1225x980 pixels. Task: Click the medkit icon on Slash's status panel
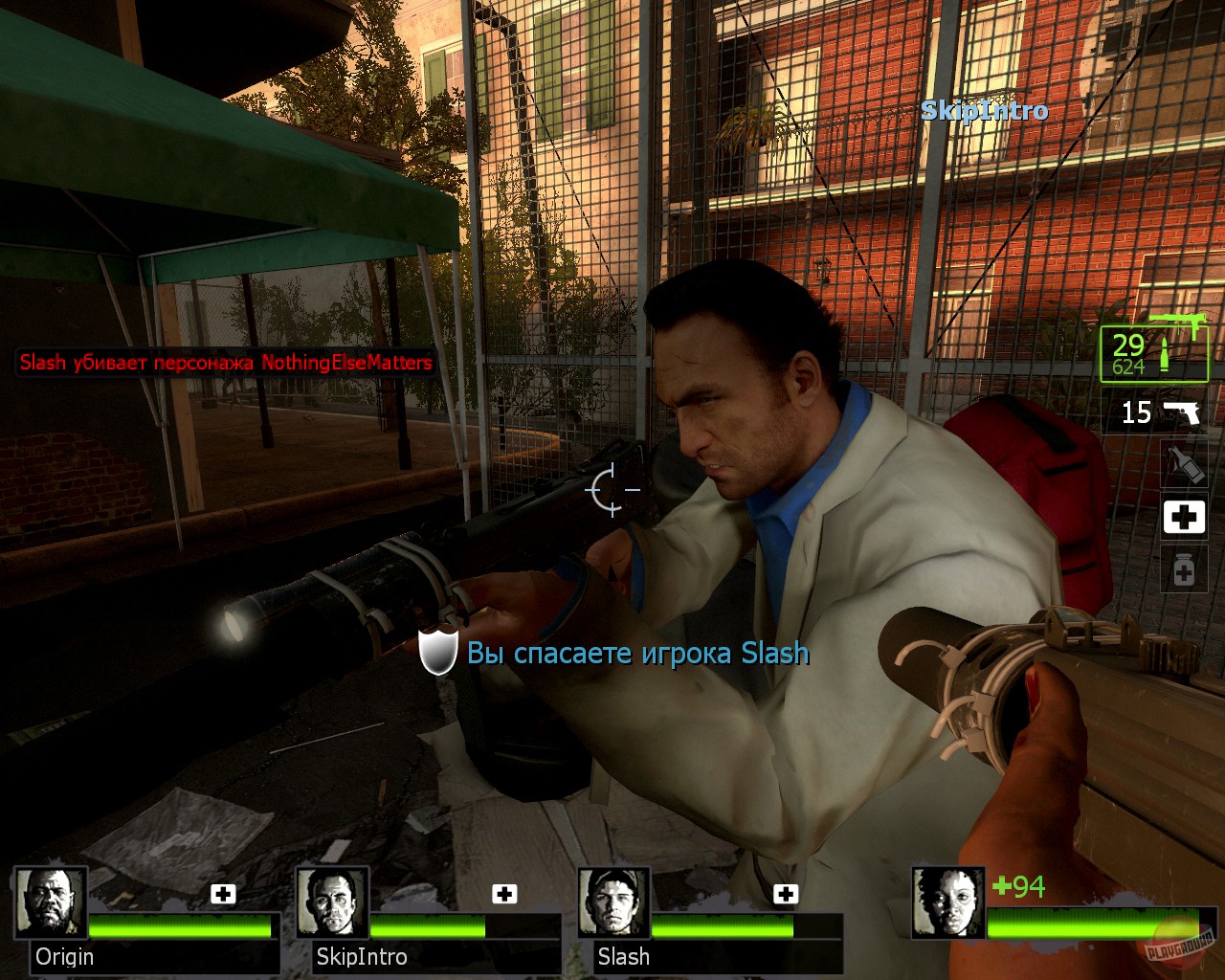click(787, 894)
